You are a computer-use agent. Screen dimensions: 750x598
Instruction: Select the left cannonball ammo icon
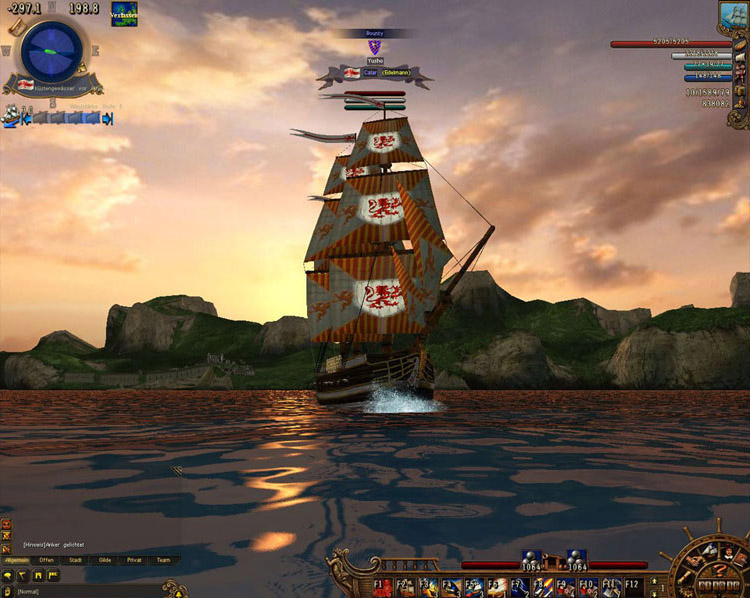(x=530, y=557)
